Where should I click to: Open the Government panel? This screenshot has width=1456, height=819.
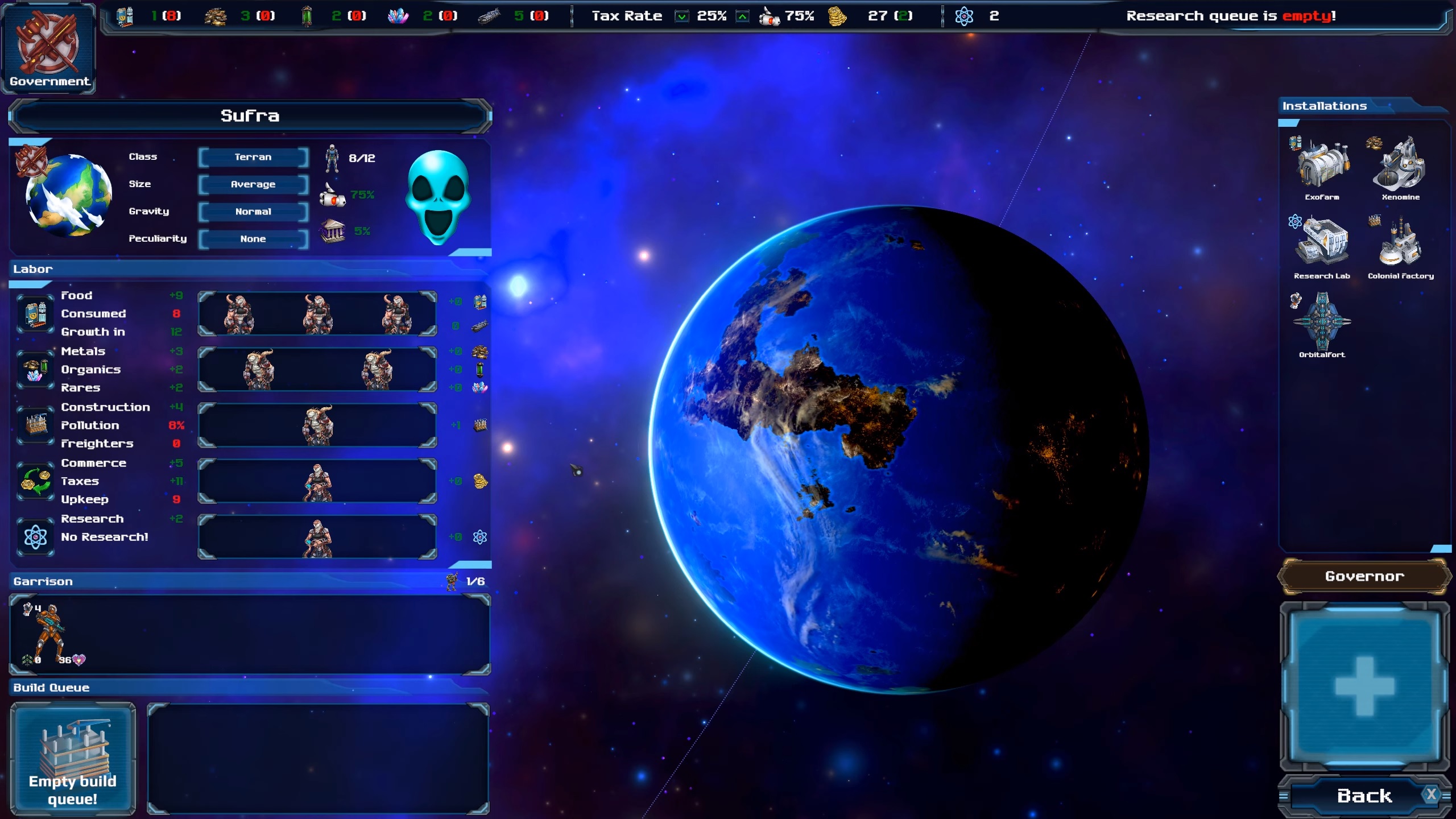(x=48, y=48)
